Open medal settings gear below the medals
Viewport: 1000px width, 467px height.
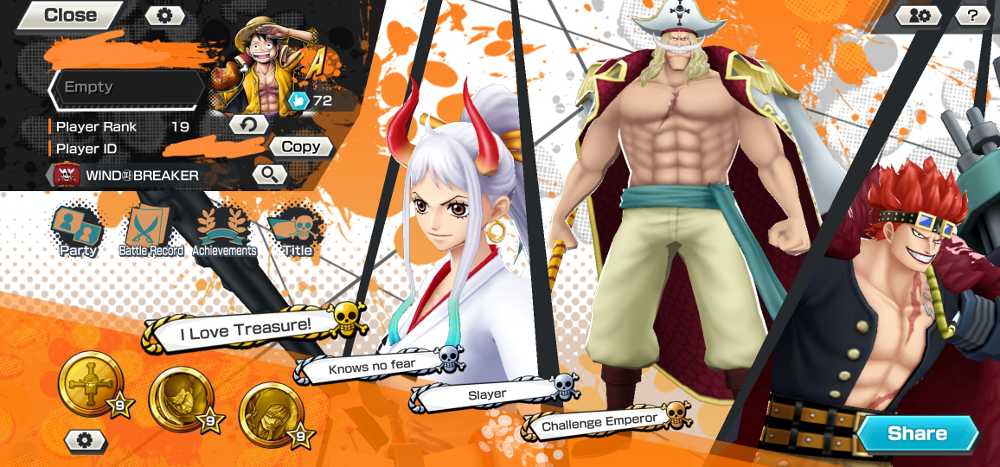tap(86, 440)
